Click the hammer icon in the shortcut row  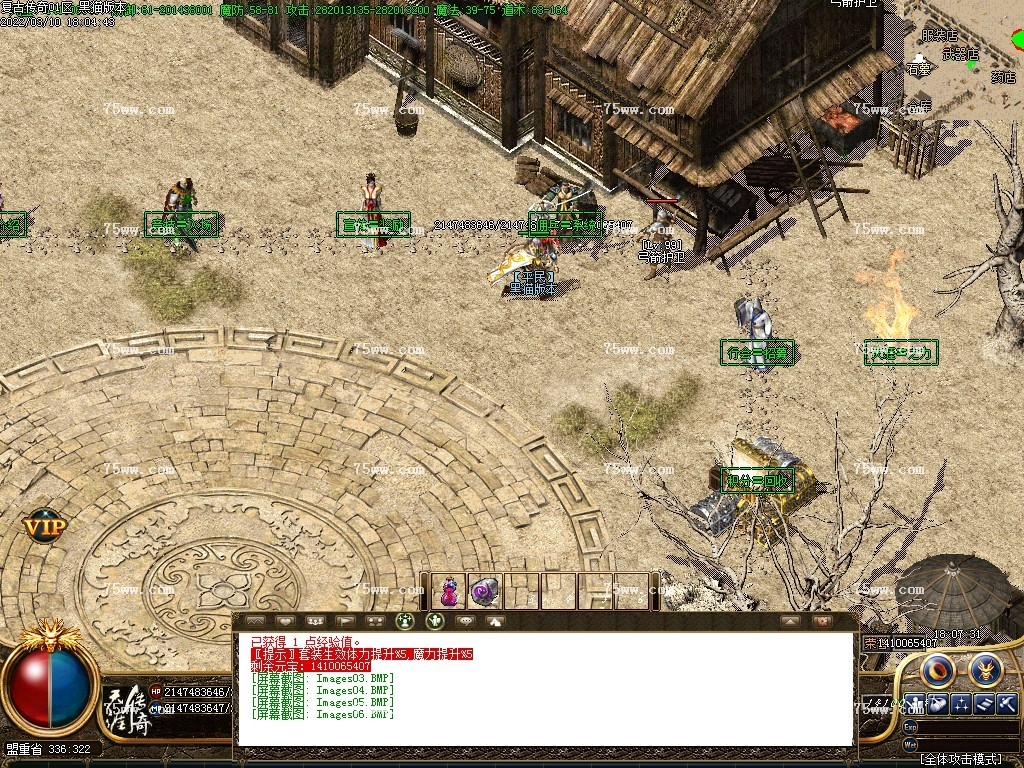tap(1007, 704)
